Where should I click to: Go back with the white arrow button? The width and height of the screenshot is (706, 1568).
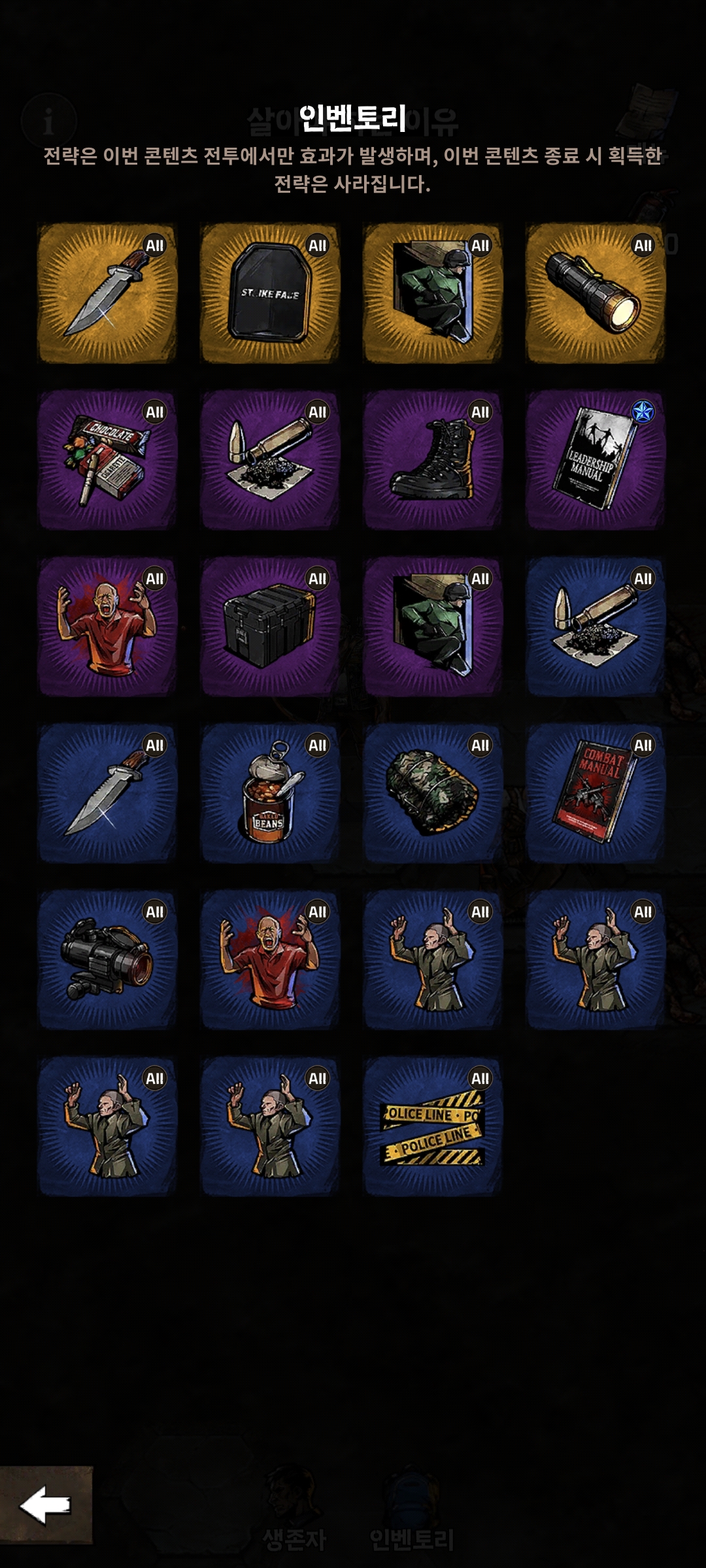[46, 1504]
